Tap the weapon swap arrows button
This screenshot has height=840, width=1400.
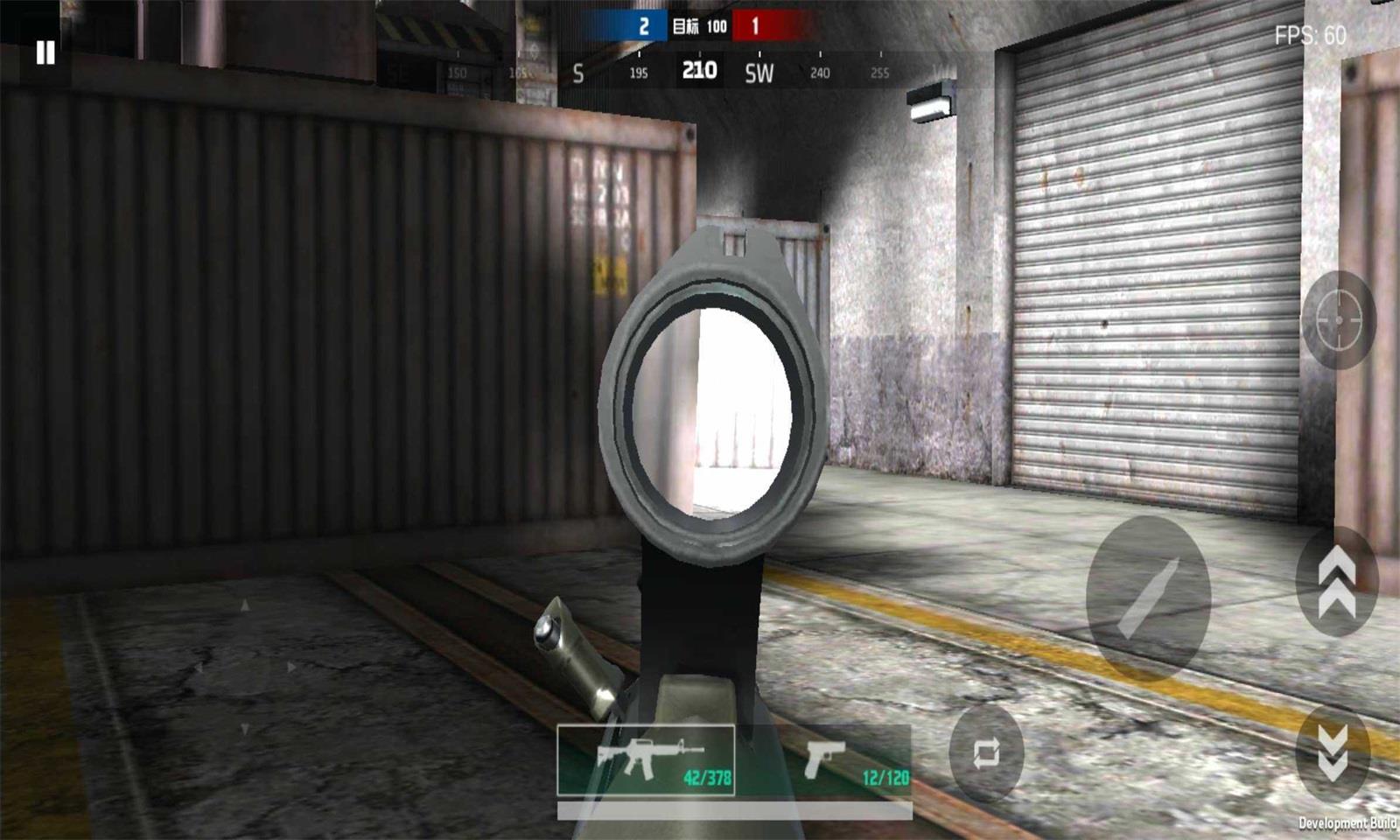pyautogui.click(x=986, y=753)
